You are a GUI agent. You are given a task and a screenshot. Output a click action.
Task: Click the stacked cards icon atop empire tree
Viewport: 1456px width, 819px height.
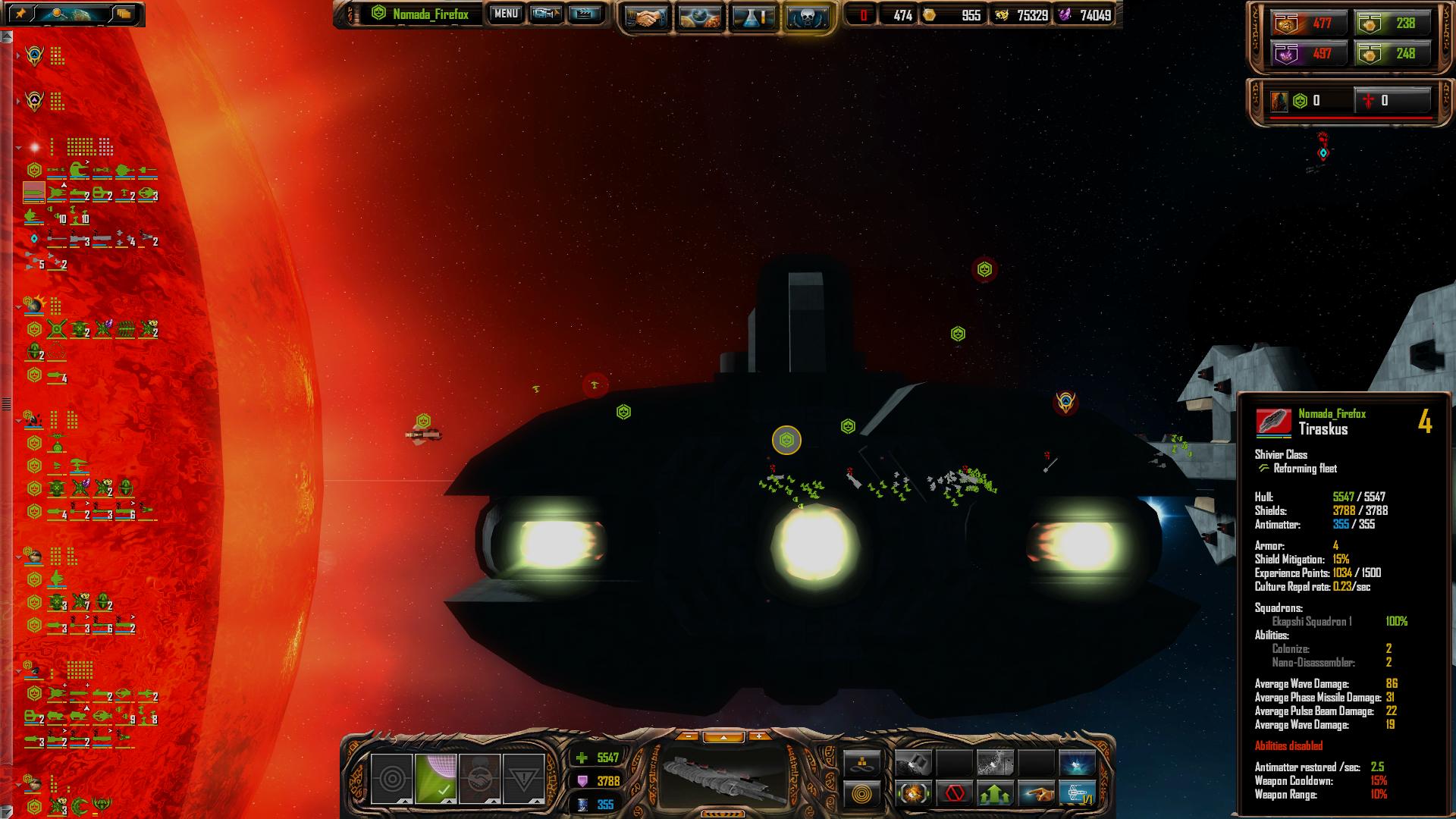(x=124, y=14)
